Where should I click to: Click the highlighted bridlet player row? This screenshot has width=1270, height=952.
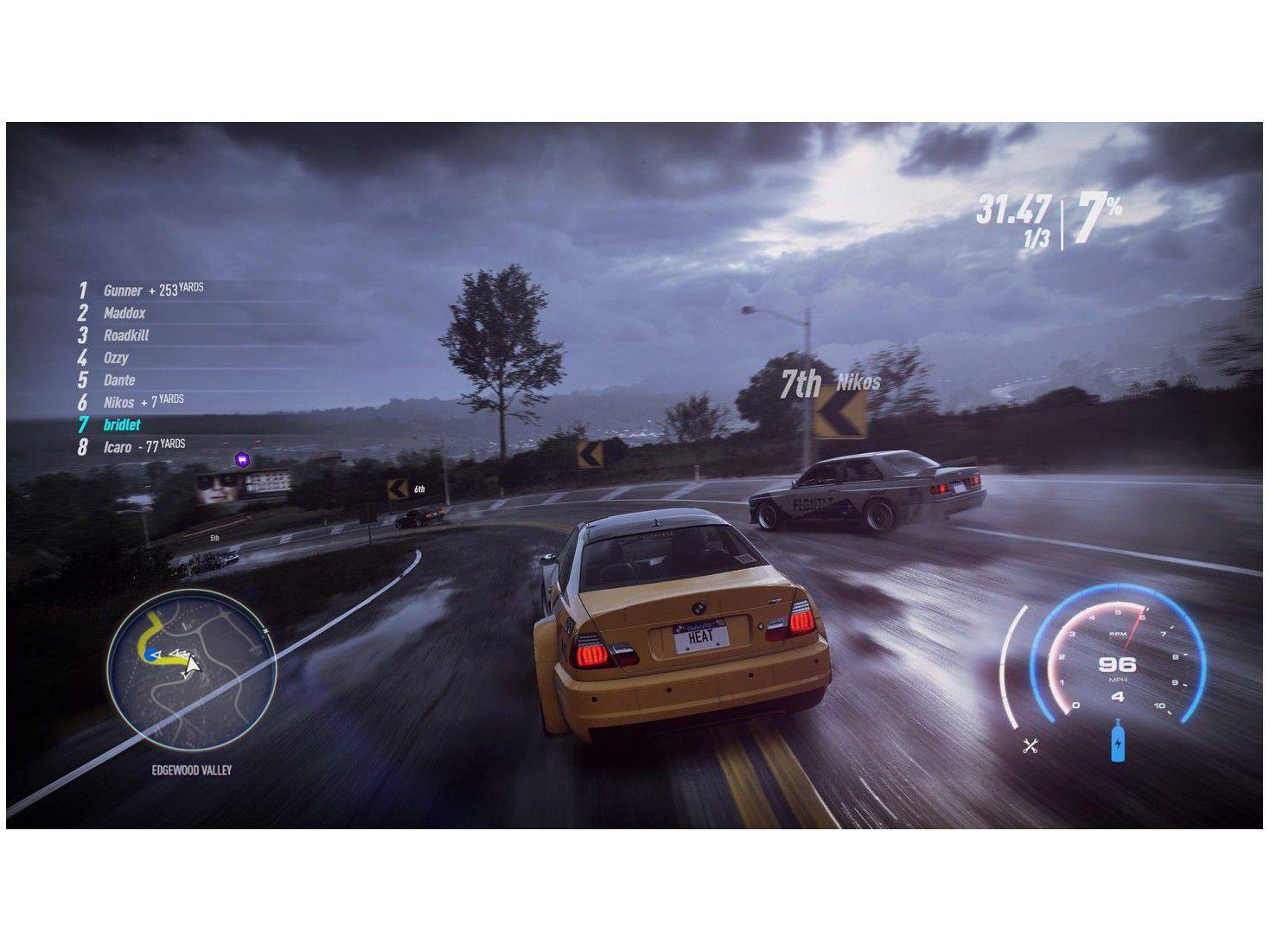click(122, 425)
